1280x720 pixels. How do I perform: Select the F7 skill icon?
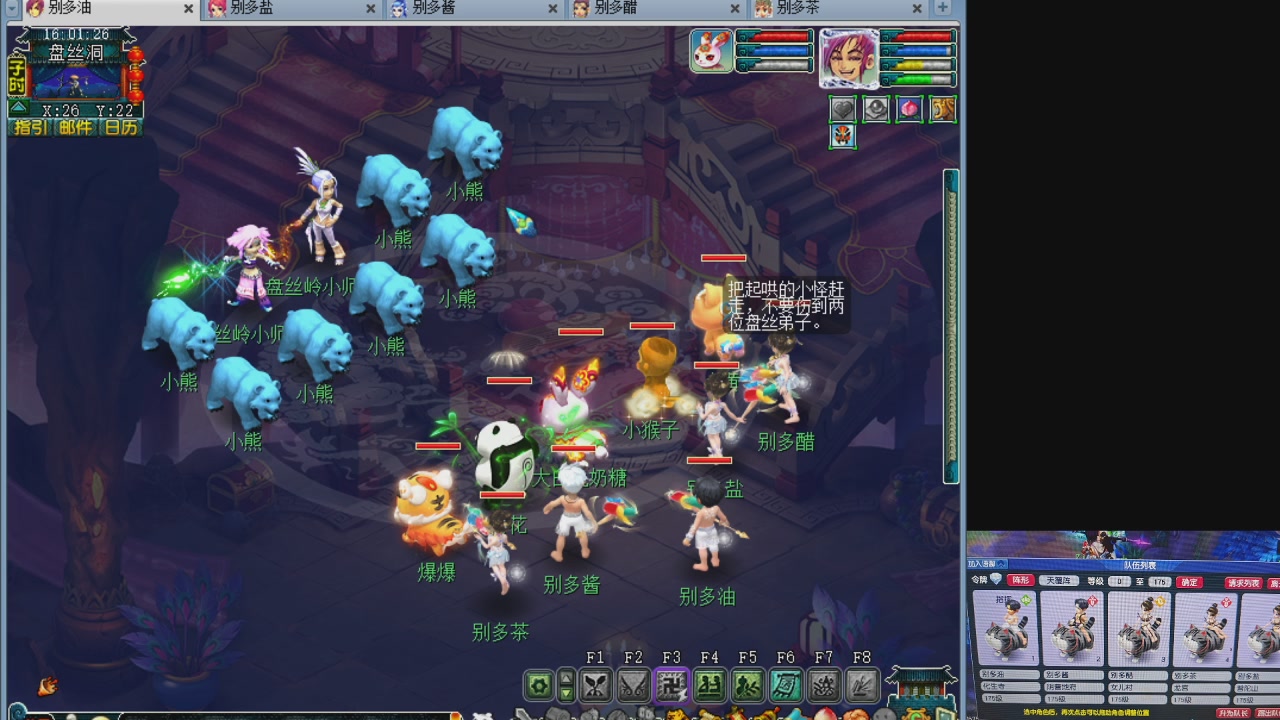point(824,685)
